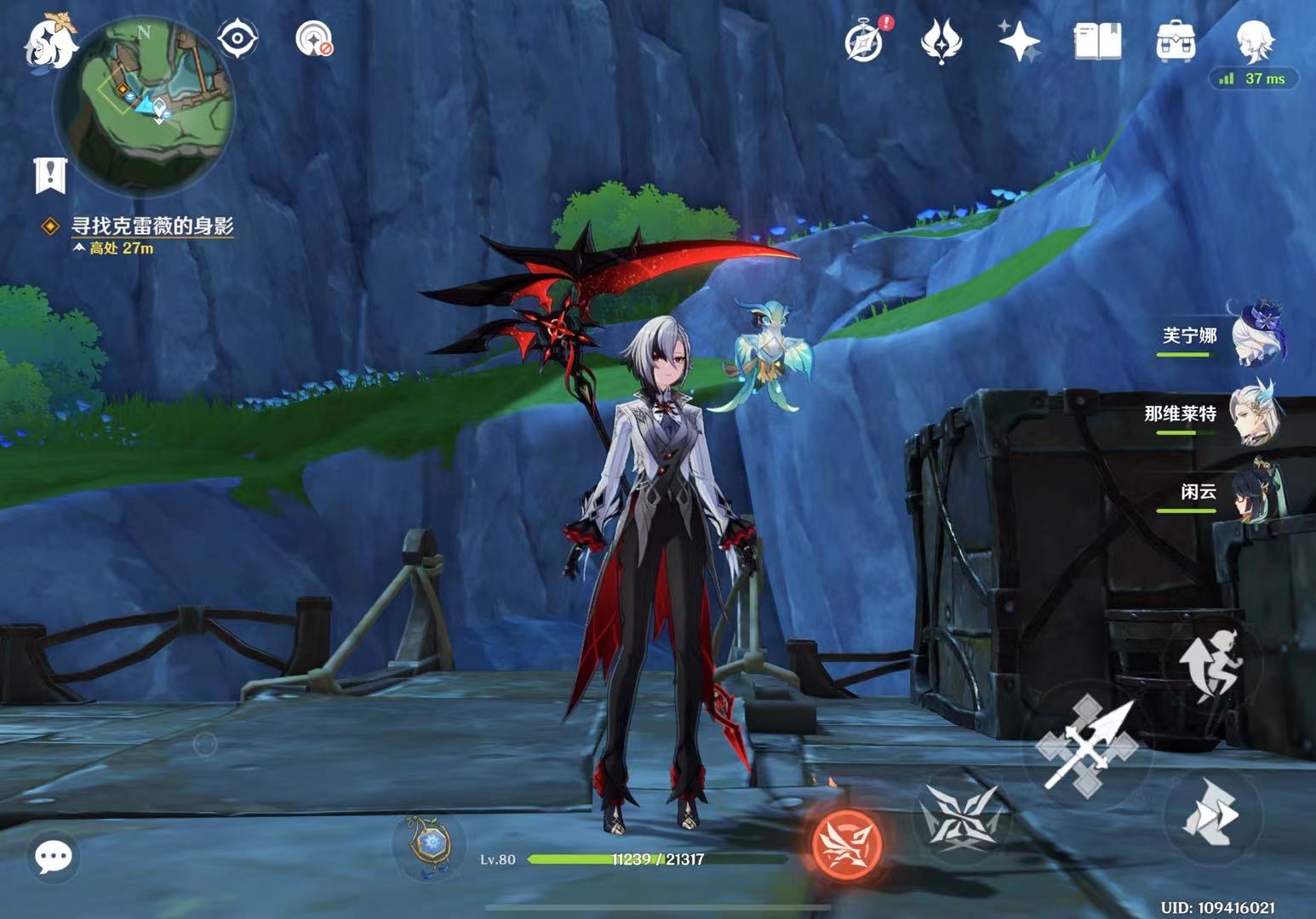Open the backpack inventory
This screenshot has height=919, width=1316.
tap(1176, 41)
